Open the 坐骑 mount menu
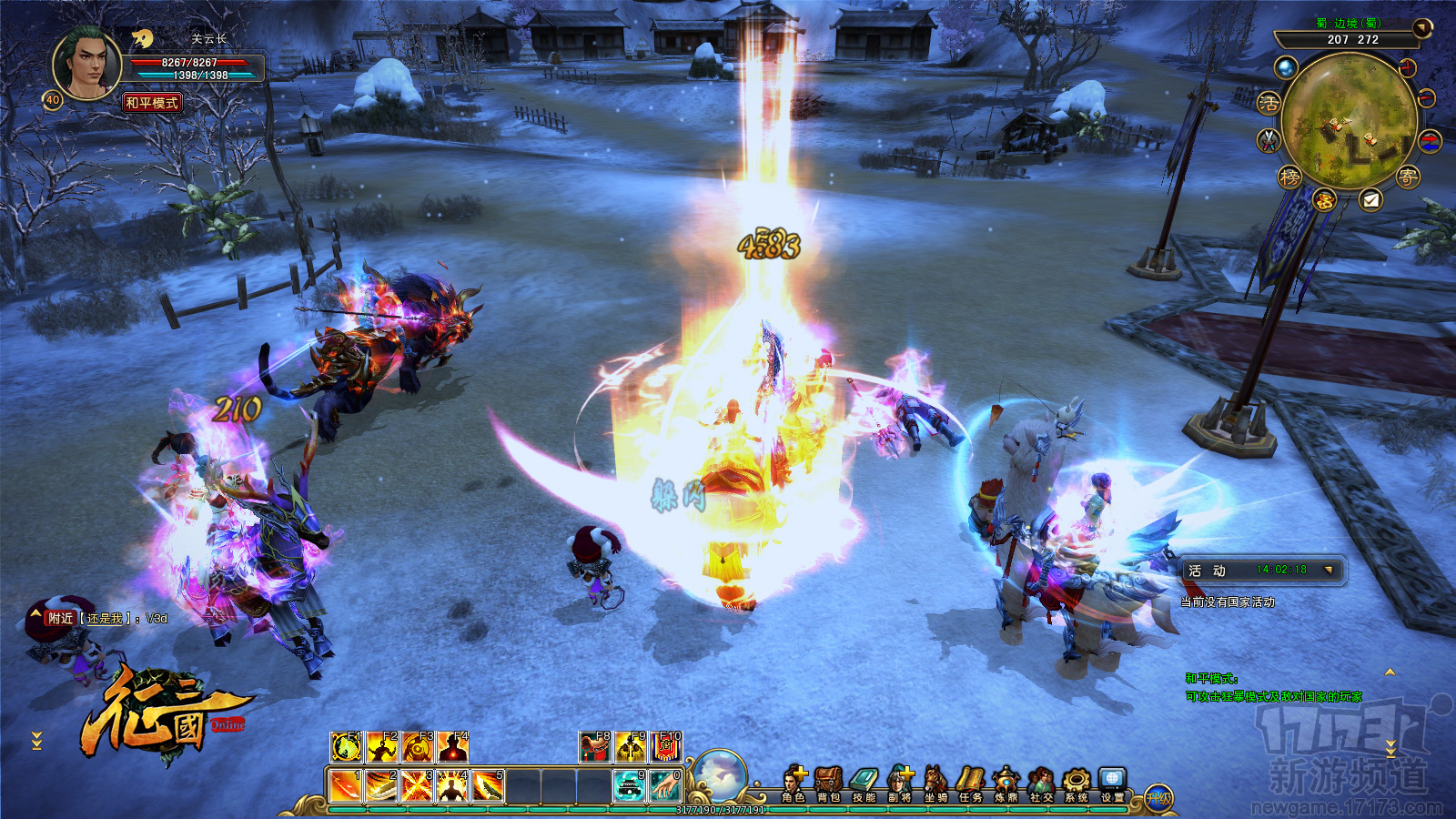 tap(935, 784)
